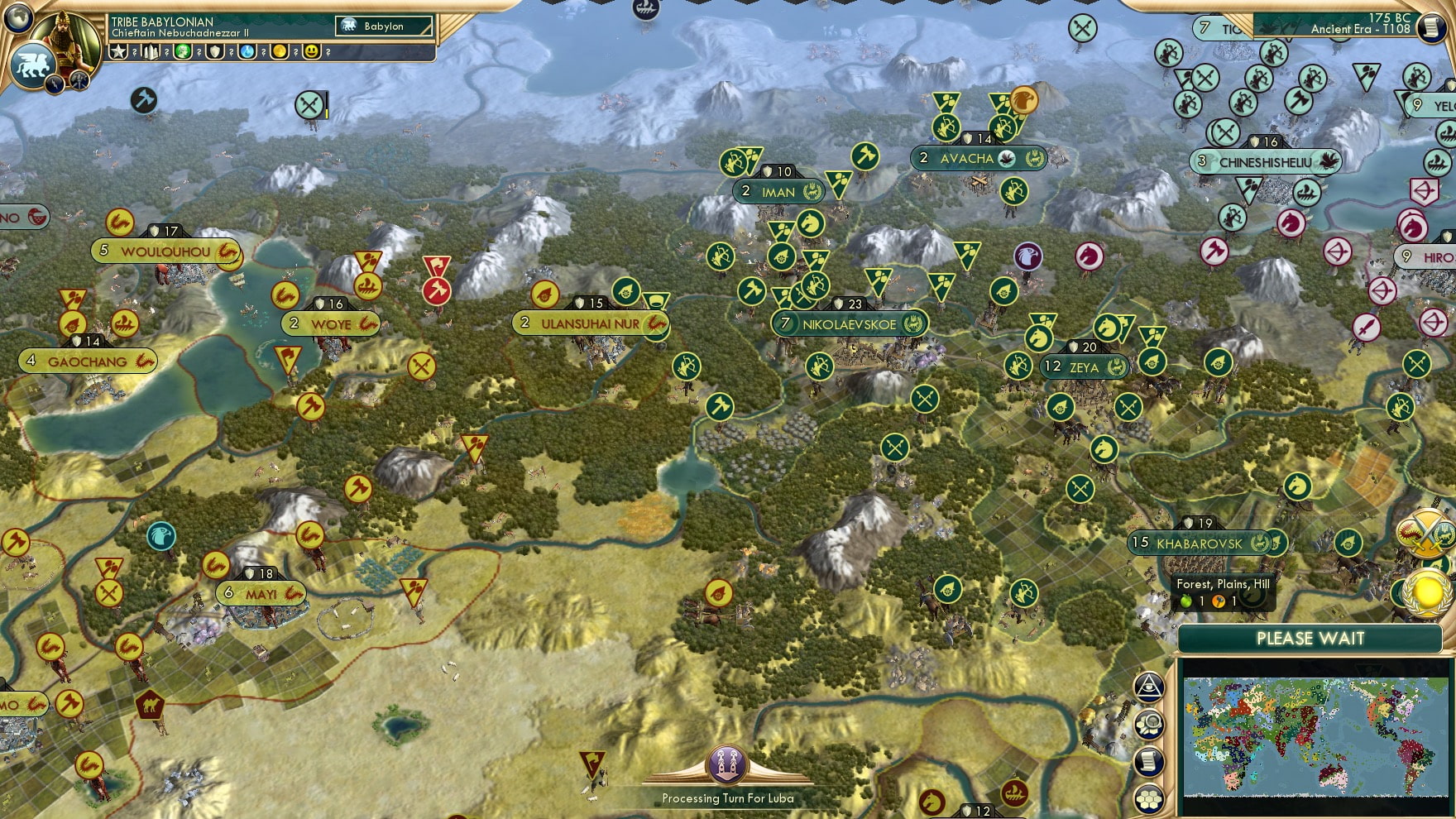Click the science beaker in the top bar
The image size is (1456, 819).
point(248,51)
